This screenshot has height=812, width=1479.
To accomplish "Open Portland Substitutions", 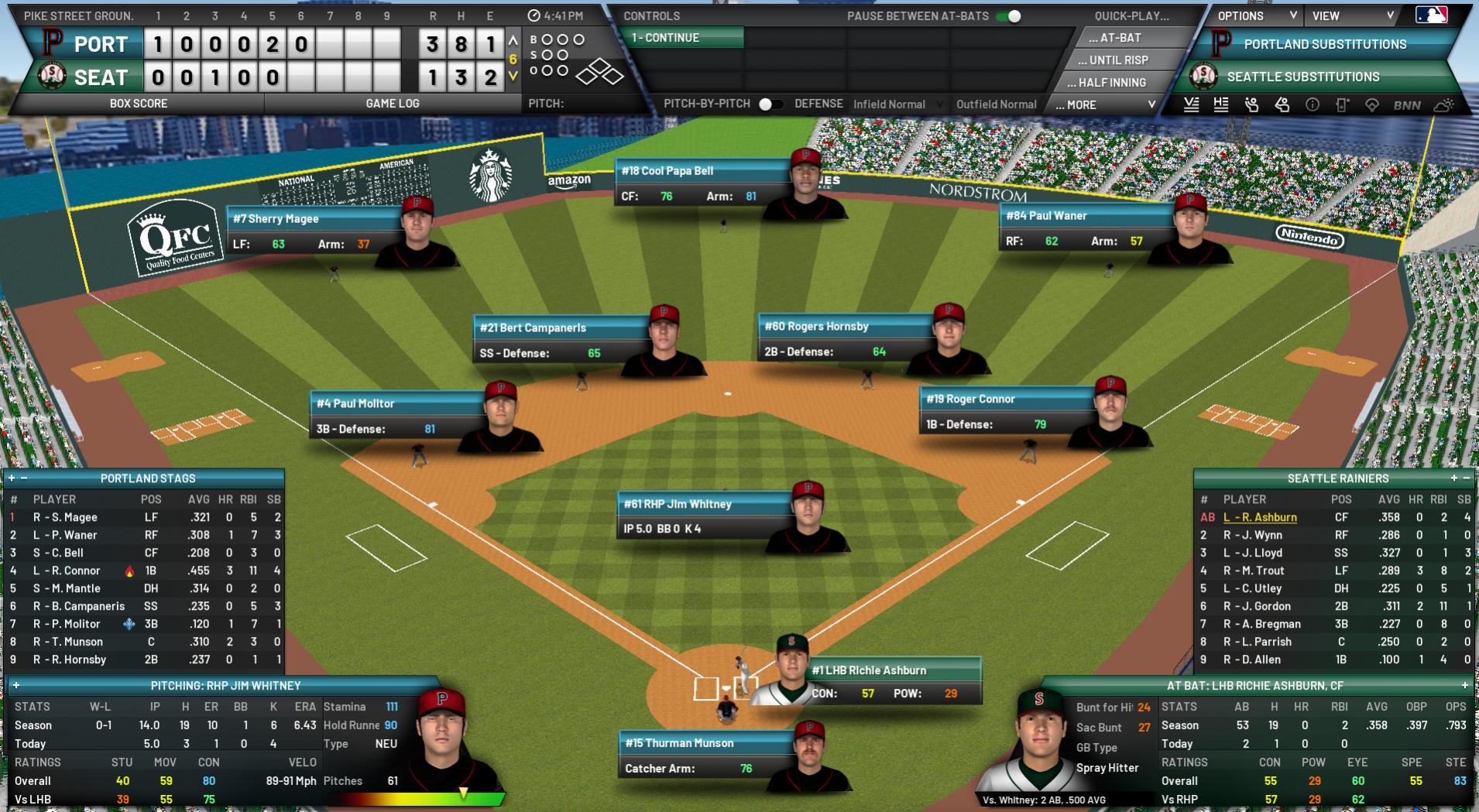I will coord(1324,45).
